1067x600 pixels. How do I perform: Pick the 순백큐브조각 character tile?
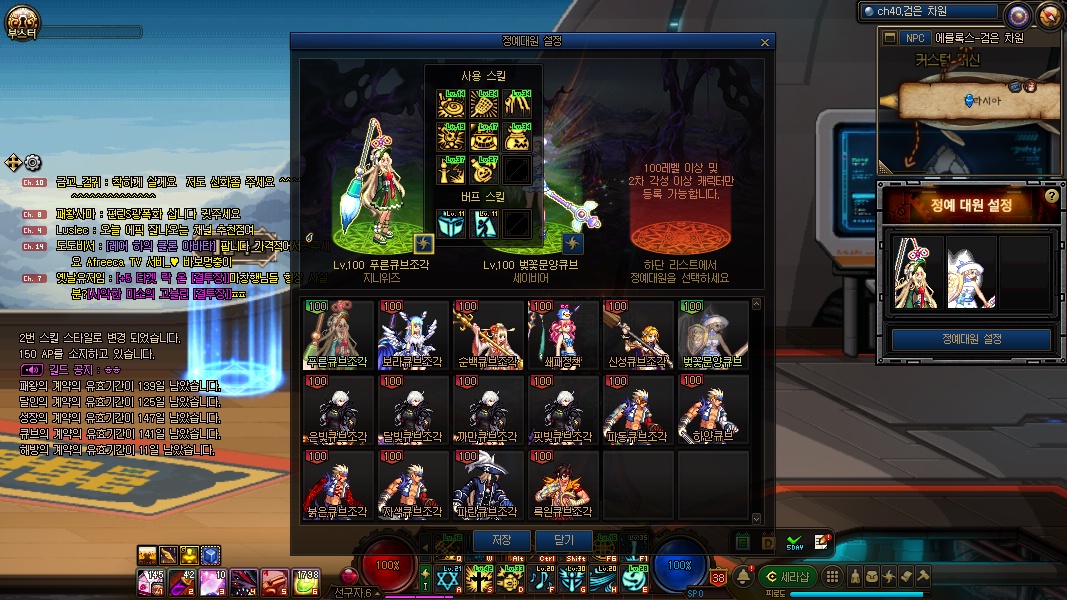tap(488, 335)
